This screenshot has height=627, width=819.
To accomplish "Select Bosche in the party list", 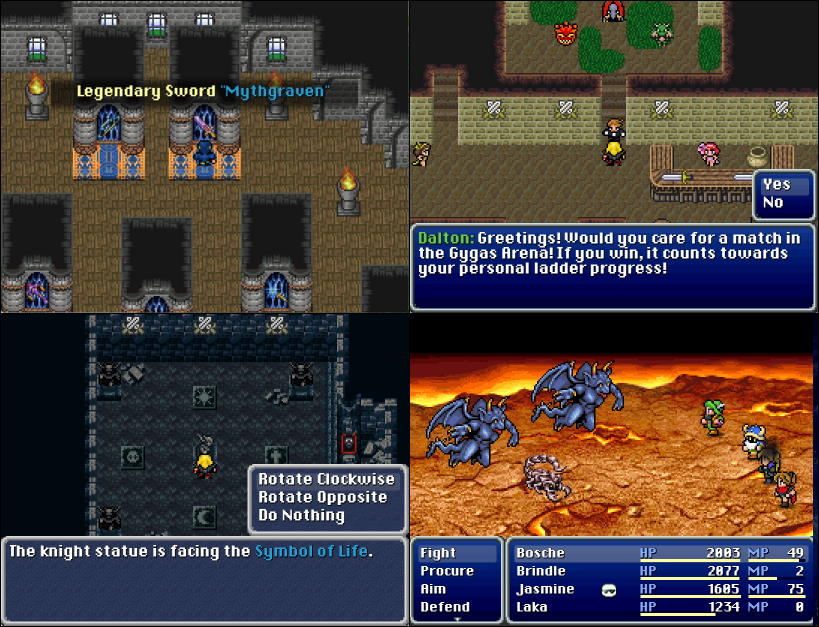I will pyautogui.click(x=540, y=553).
